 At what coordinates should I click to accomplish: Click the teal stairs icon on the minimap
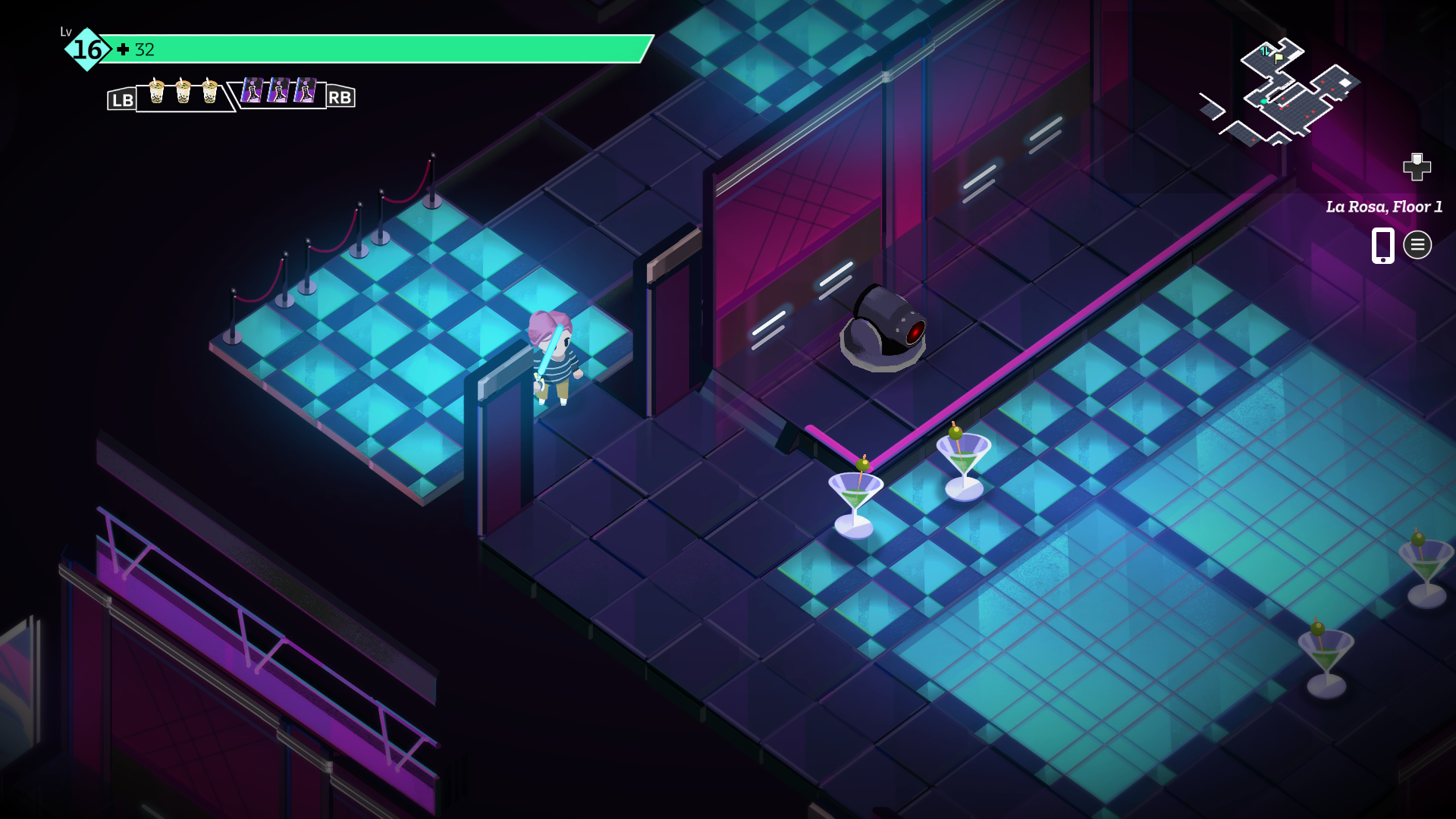click(x=1265, y=51)
